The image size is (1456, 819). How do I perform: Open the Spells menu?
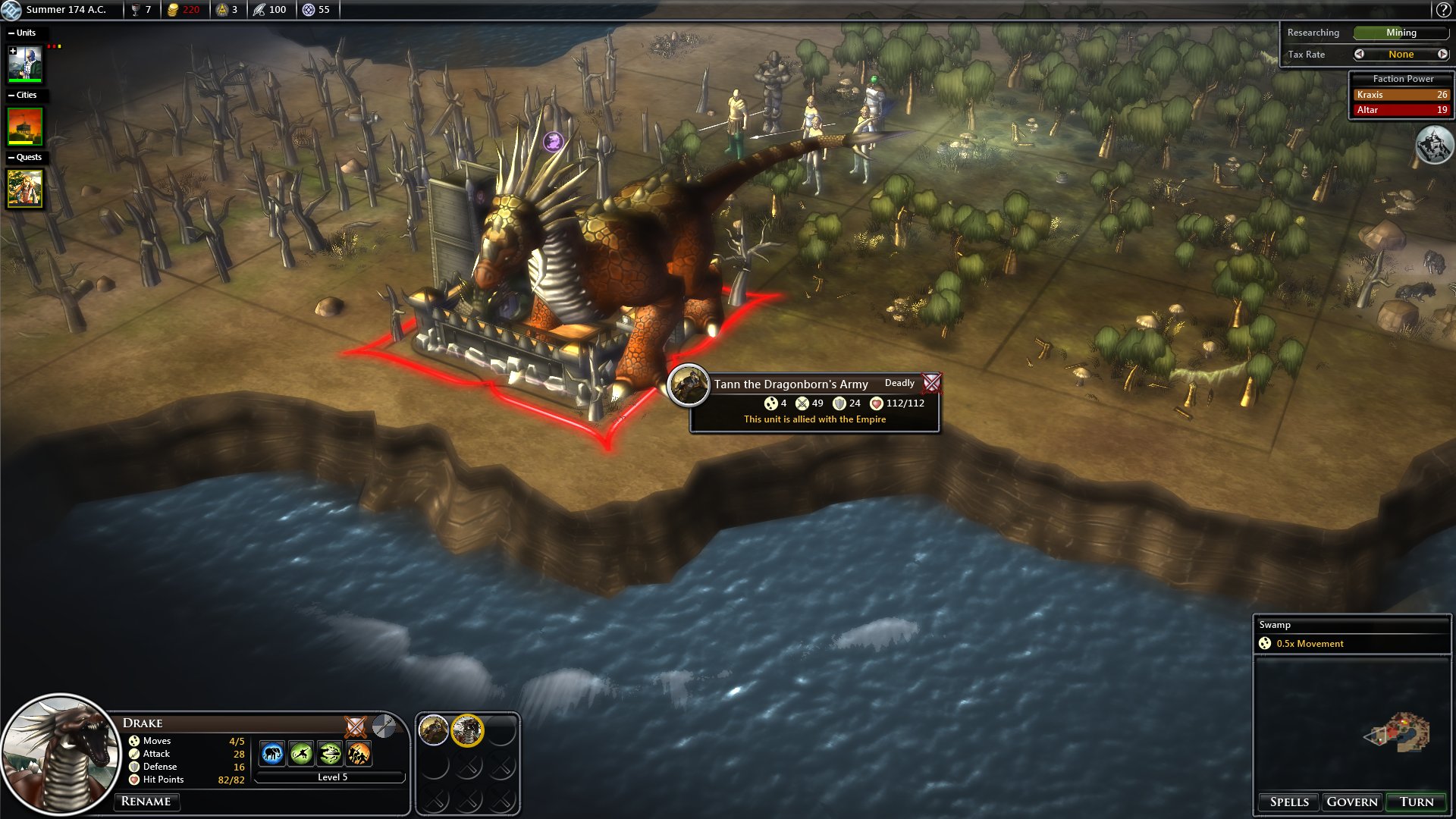click(x=1289, y=802)
